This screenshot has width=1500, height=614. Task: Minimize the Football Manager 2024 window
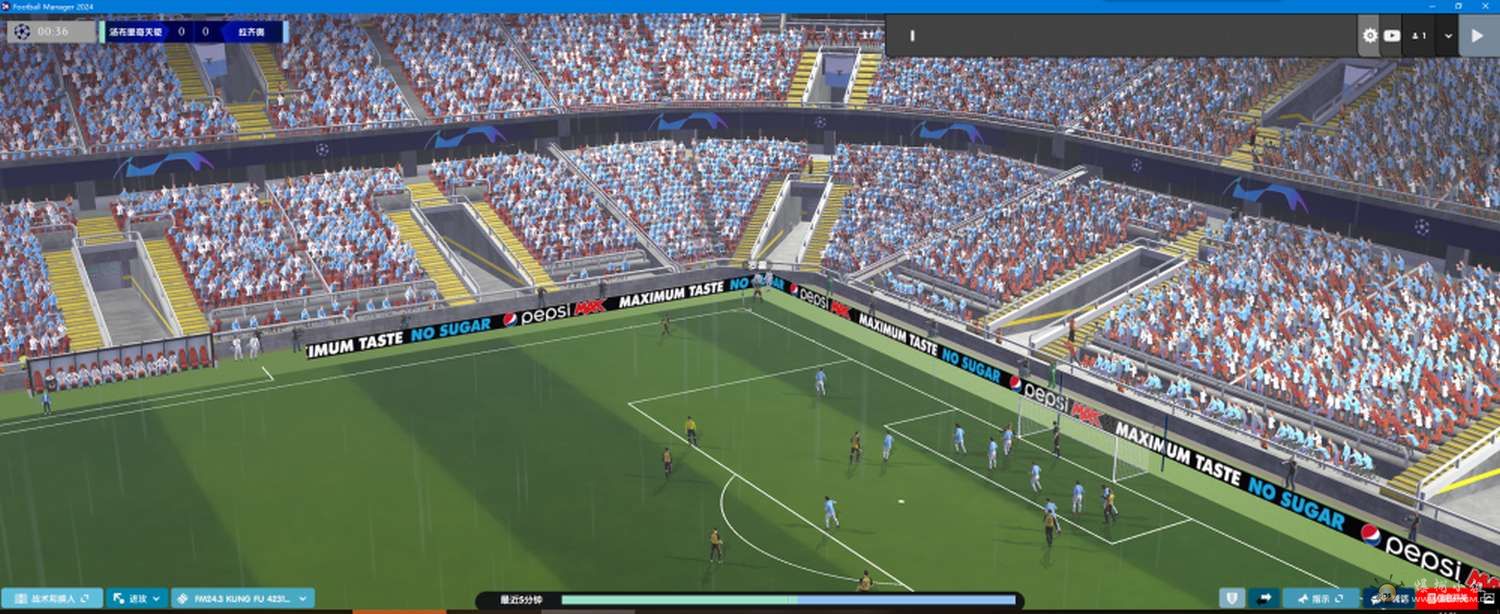[x=1433, y=6]
